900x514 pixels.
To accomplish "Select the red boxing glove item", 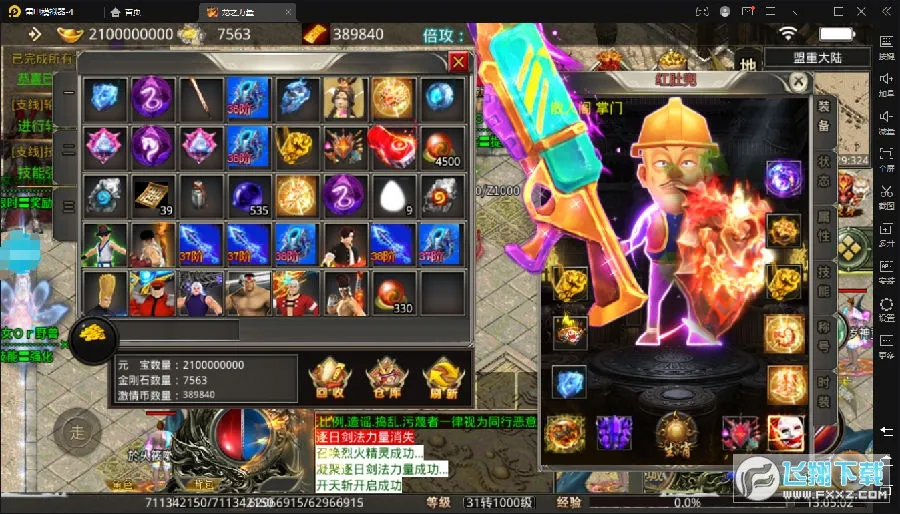I will click(393, 147).
